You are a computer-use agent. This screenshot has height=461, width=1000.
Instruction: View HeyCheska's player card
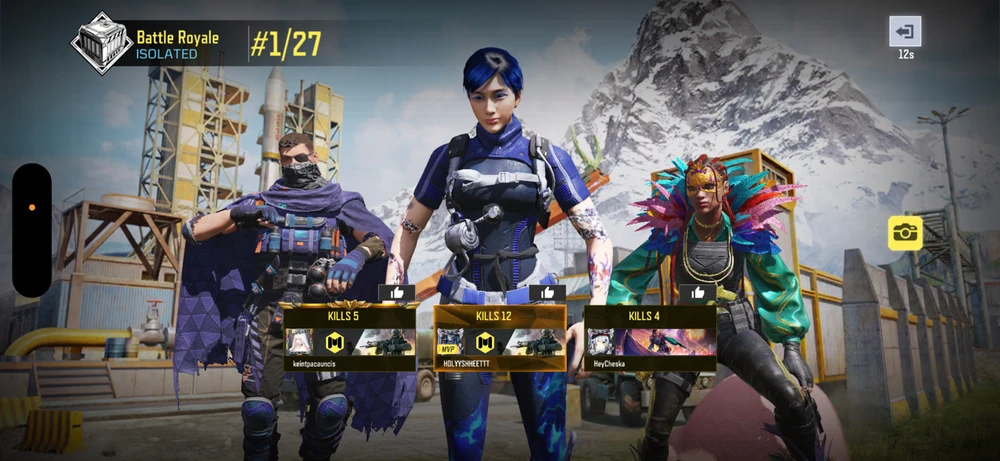[x=651, y=338]
